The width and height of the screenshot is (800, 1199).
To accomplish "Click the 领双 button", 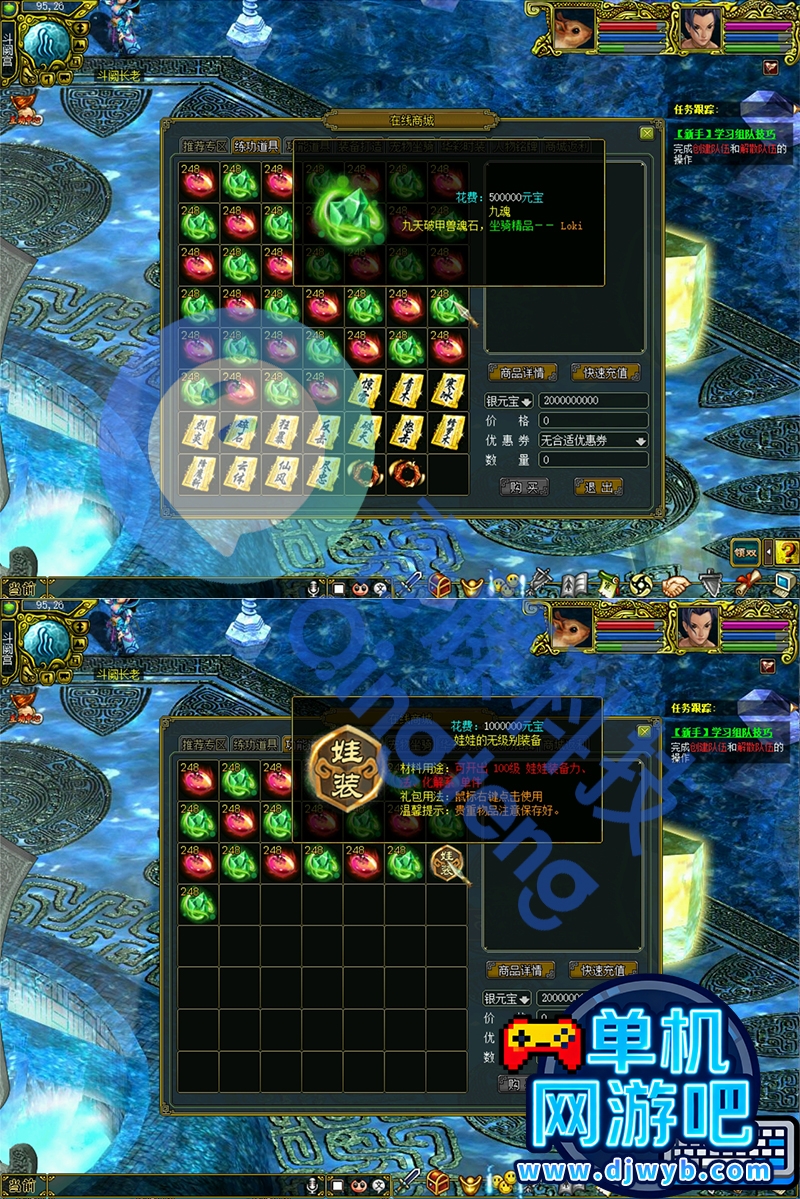I will coord(745,550).
